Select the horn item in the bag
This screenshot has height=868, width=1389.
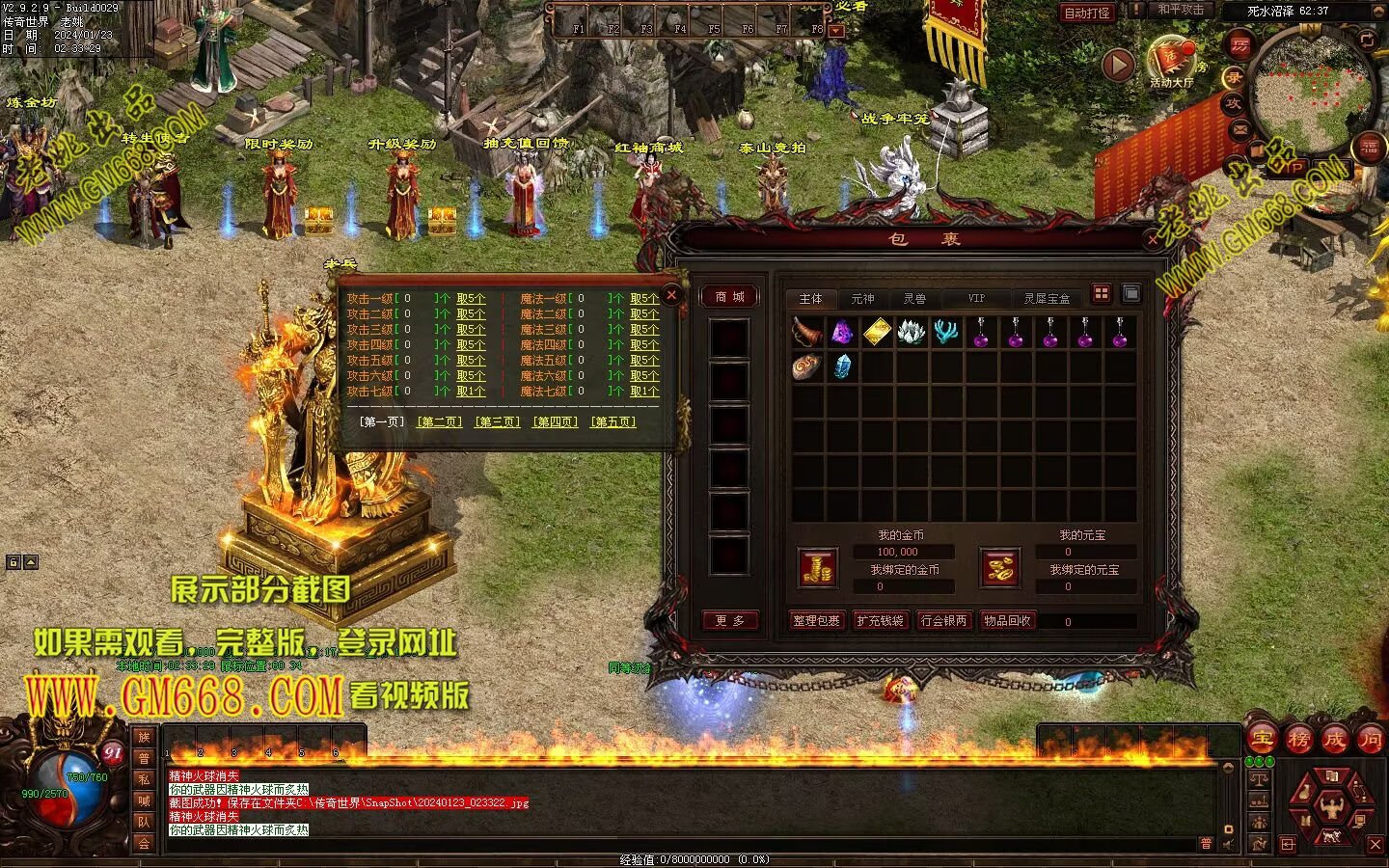pos(807,333)
